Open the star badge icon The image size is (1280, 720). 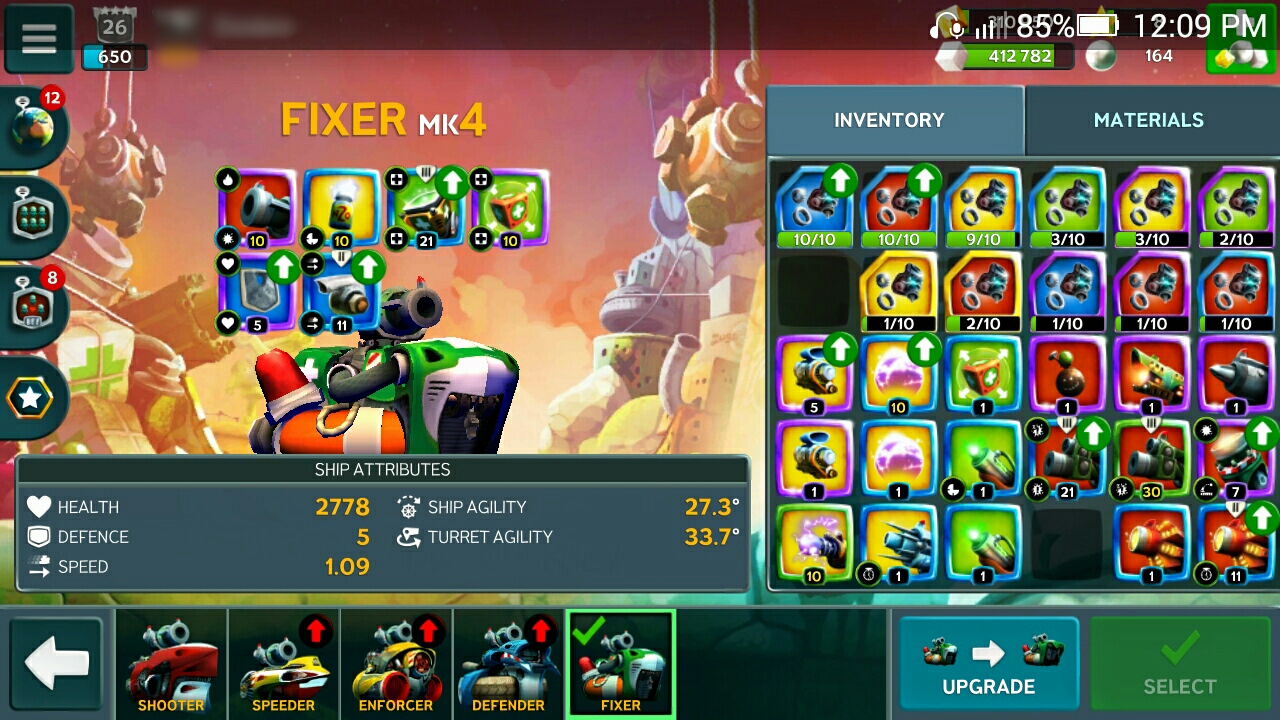point(32,398)
